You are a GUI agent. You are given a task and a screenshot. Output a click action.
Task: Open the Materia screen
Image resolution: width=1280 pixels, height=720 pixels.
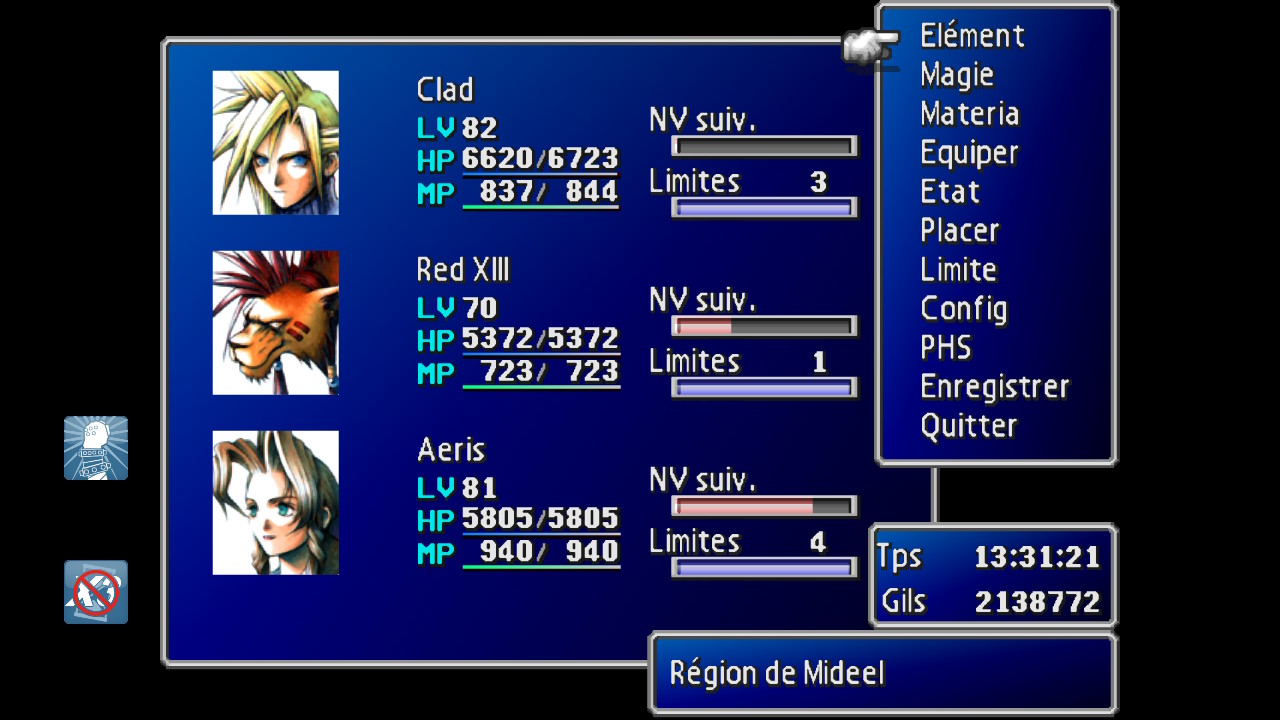pyautogui.click(x=969, y=114)
